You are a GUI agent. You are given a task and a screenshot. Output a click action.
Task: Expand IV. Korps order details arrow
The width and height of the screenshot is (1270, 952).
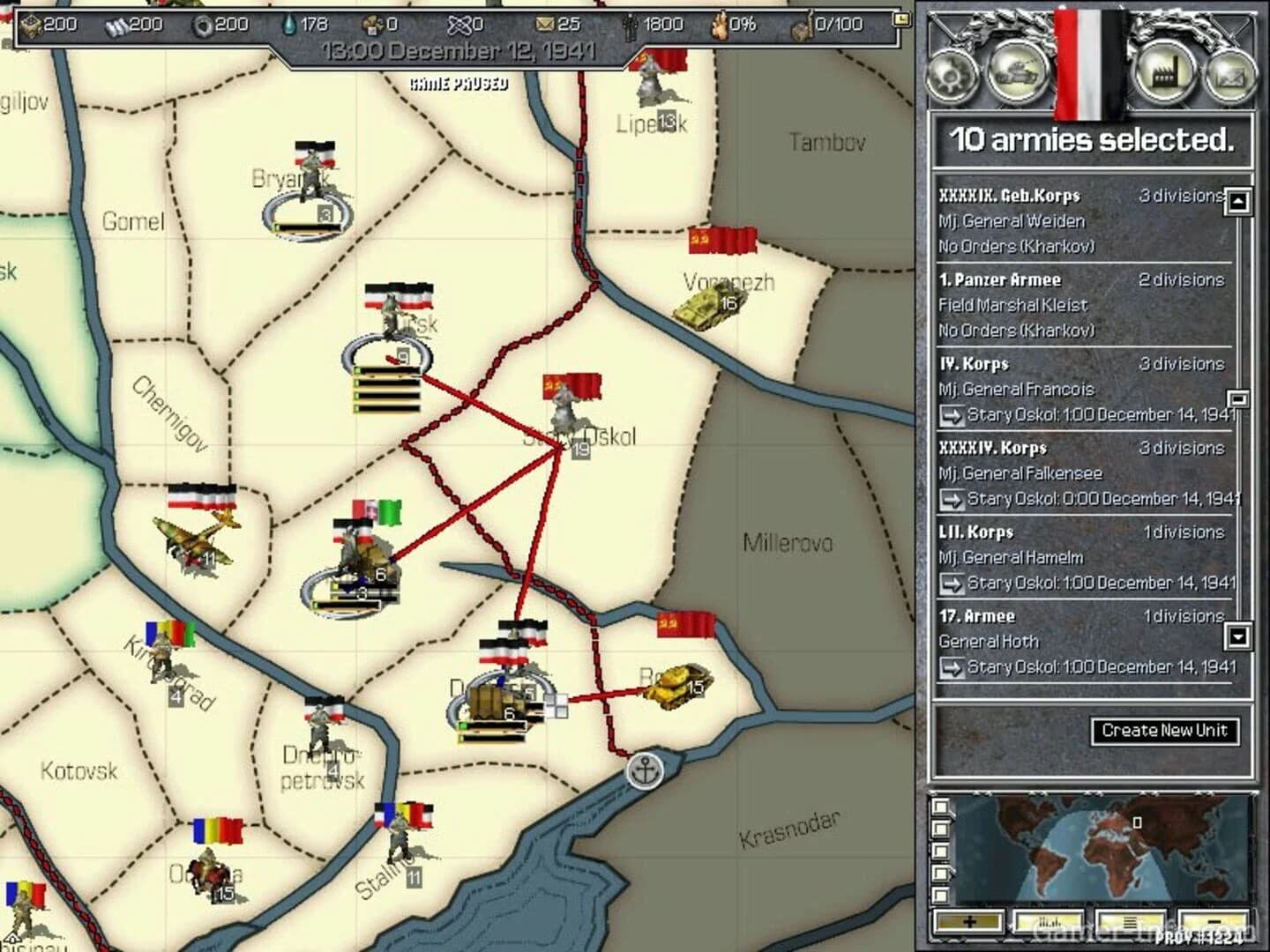(x=953, y=414)
